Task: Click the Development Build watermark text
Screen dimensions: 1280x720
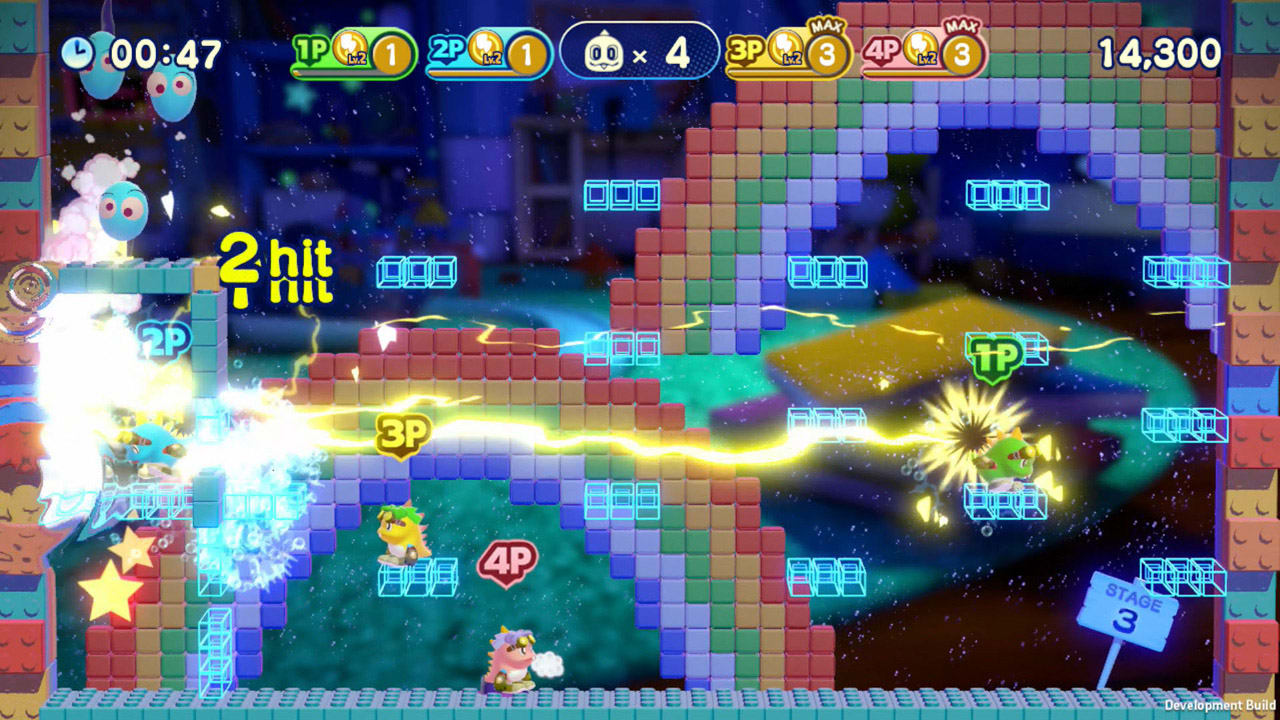Action: (1221, 703)
